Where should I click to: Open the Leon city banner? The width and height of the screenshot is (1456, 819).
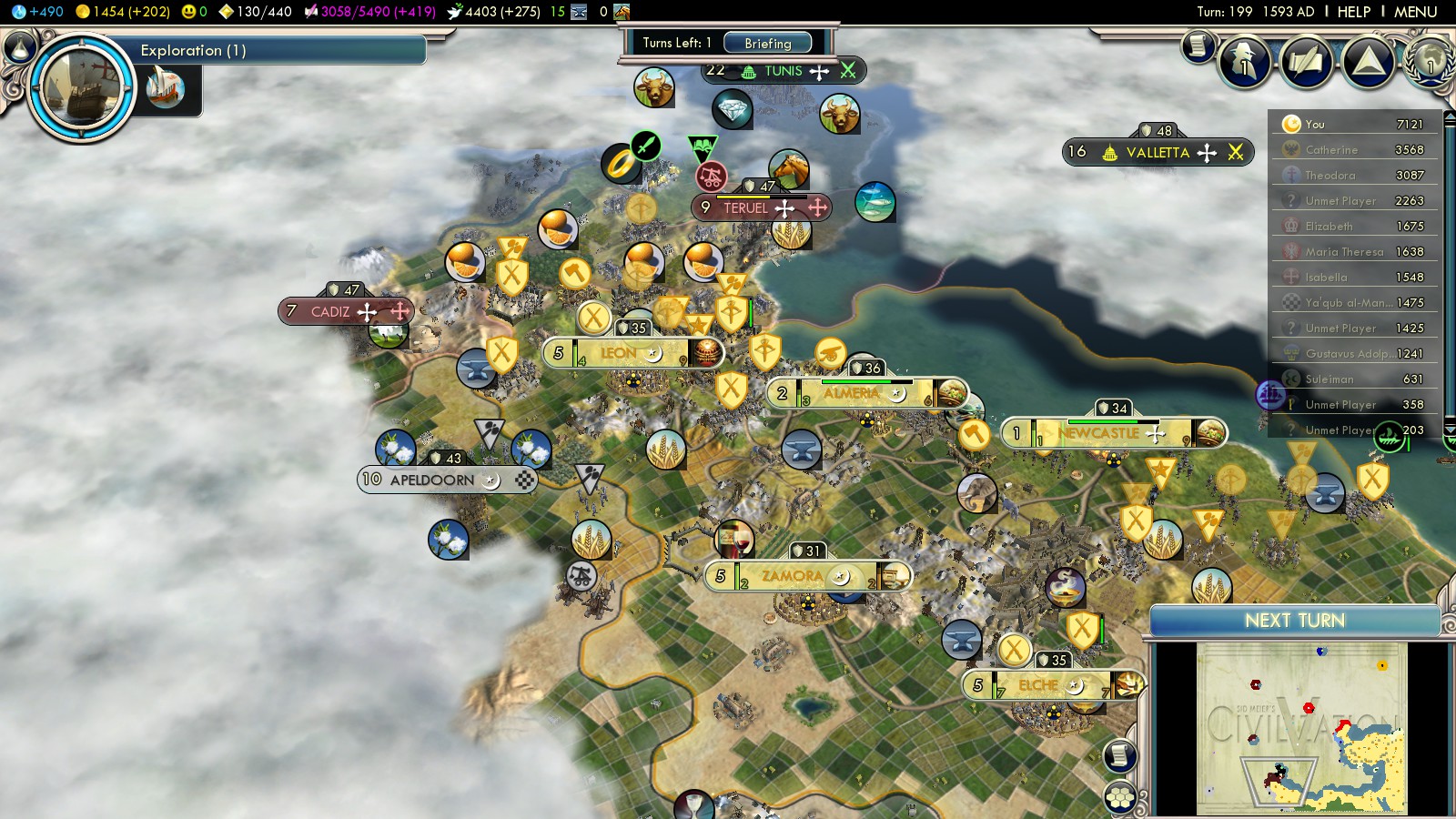coord(619,353)
